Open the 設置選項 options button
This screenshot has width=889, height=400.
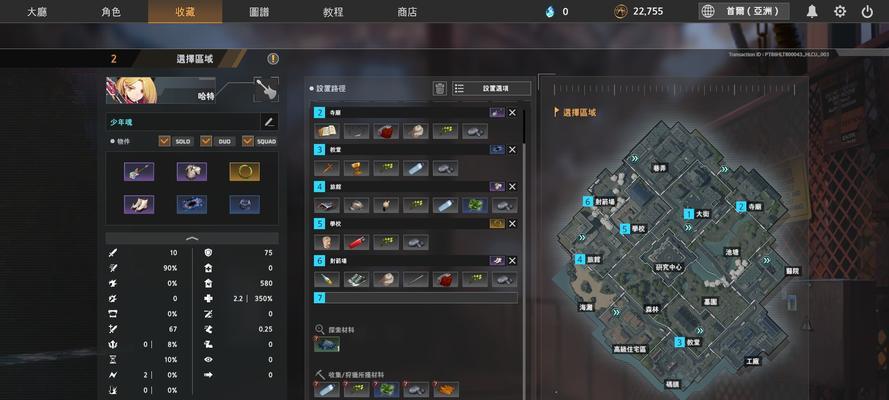point(492,88)
